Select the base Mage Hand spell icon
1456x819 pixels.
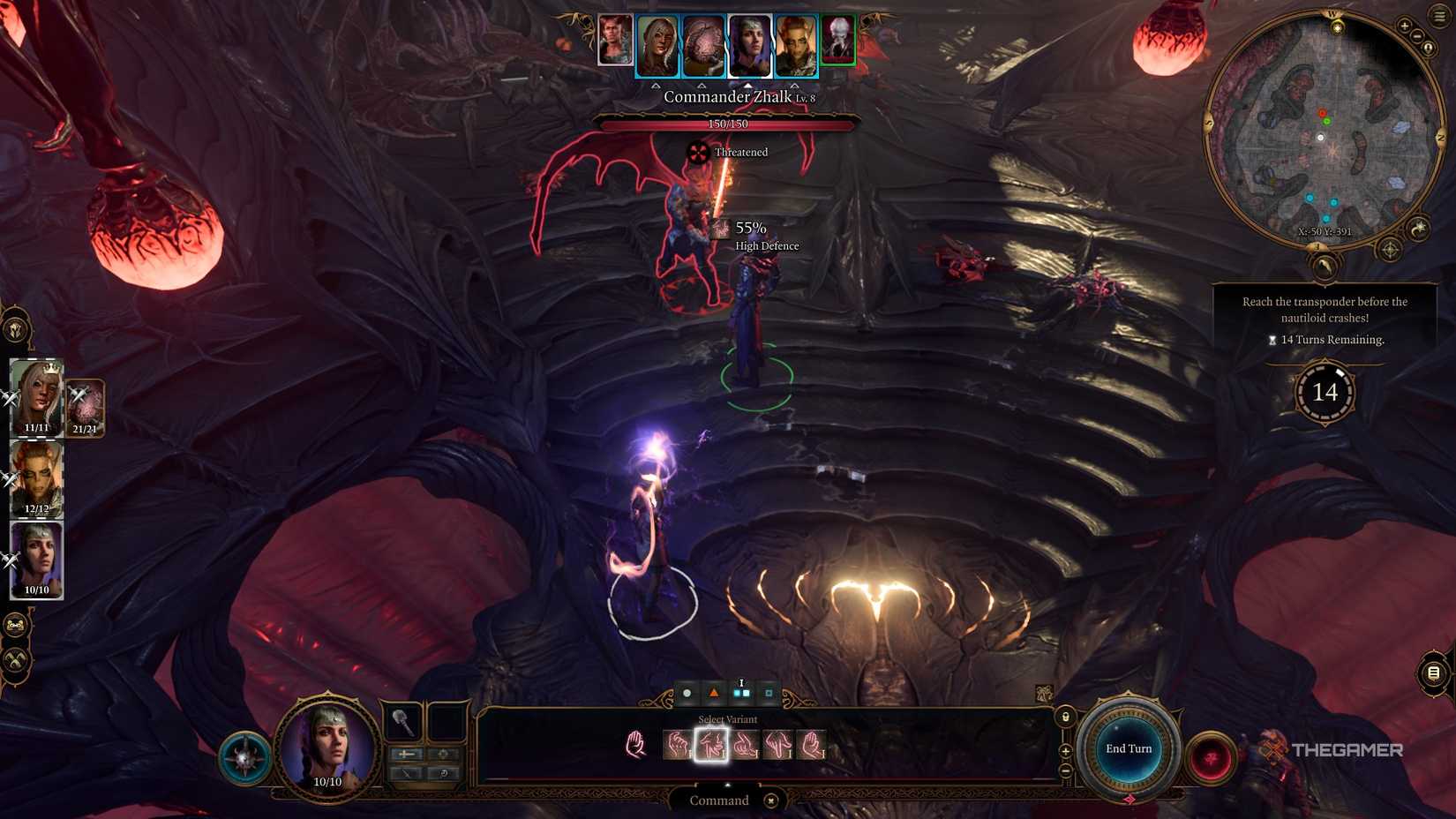pos(636,744)
